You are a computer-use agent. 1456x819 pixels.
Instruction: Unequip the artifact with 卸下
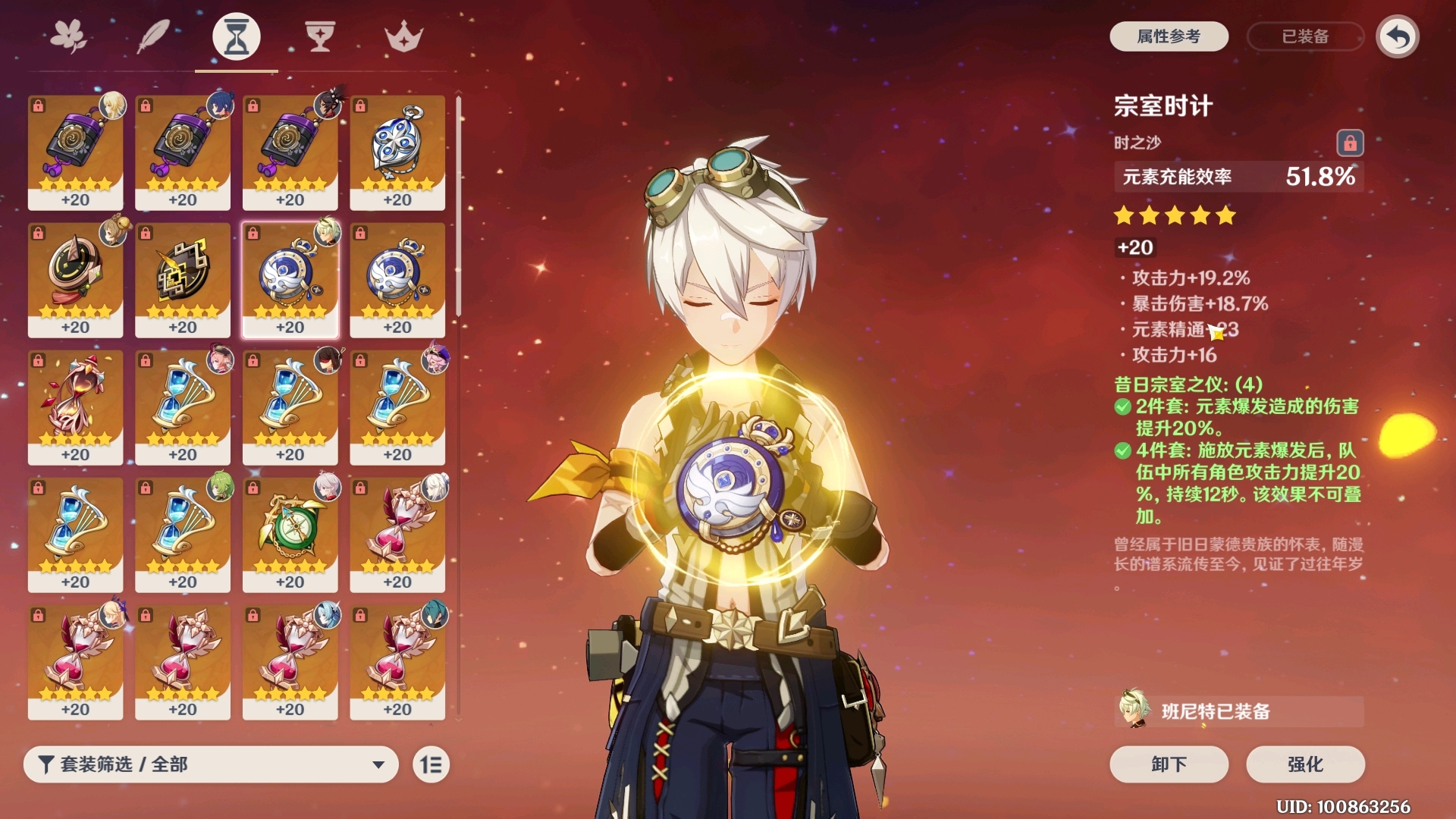(x=1169, y=764)
